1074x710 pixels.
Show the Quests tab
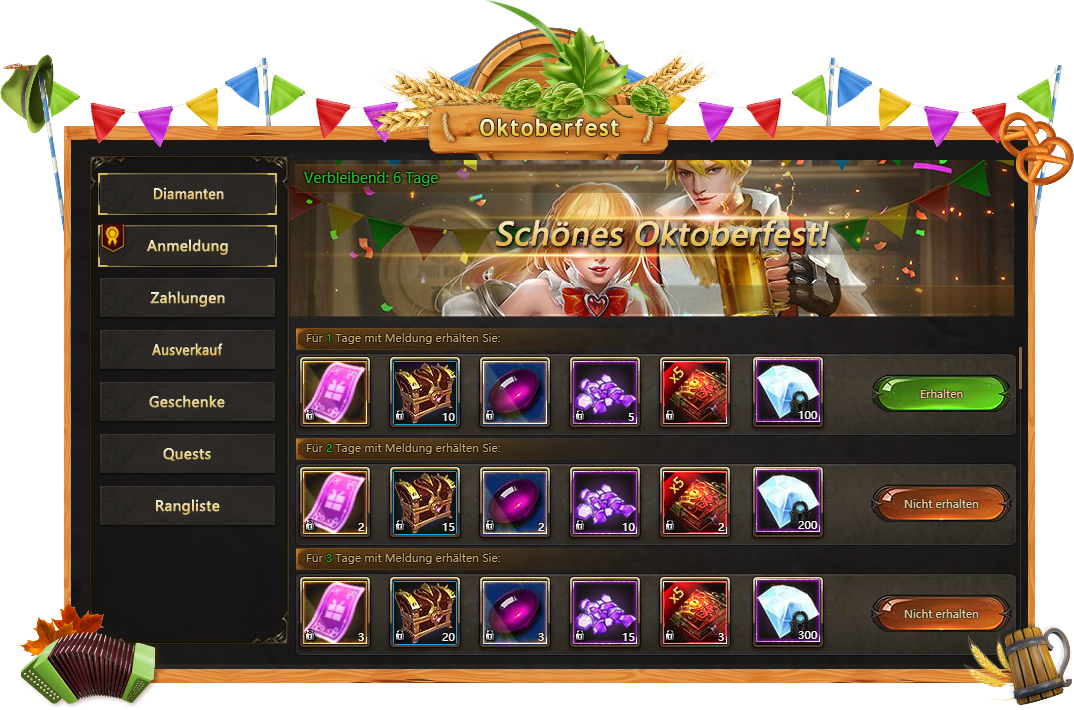[x=187, y=454]
